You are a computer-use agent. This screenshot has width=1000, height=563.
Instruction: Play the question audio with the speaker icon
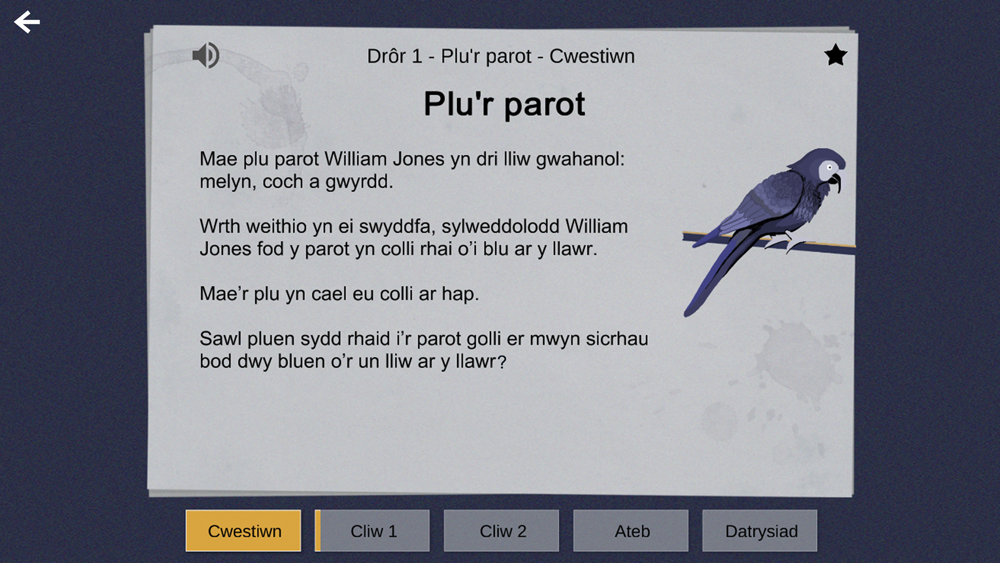(x=206, y=55)
